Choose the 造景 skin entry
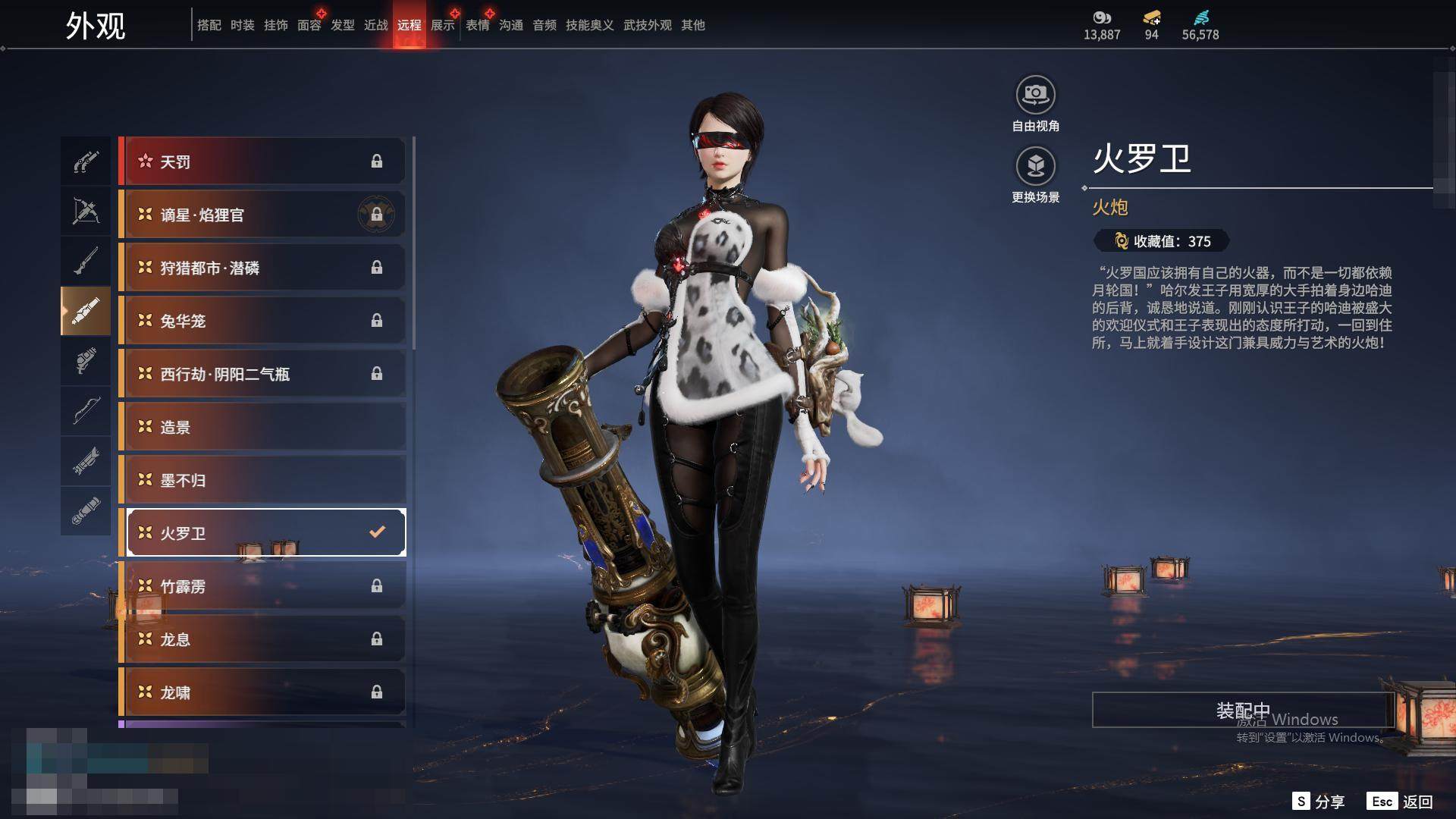Viewport: 1456px width, 819px height. [x=262, y=427]
